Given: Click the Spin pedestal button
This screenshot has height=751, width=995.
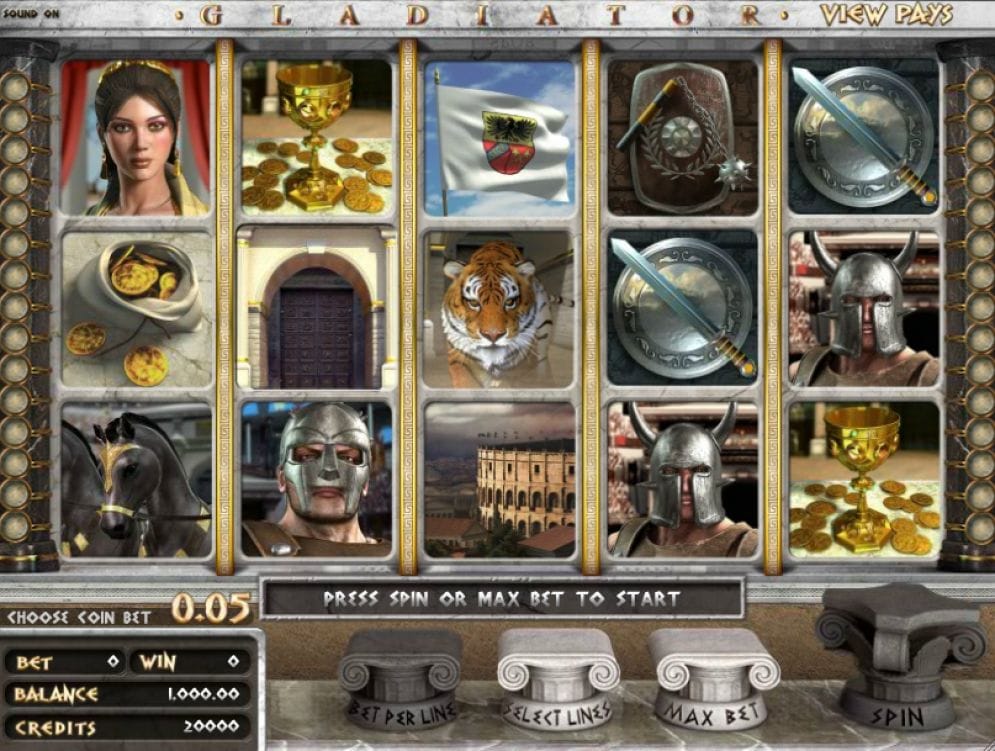Looking at the screenshot, I should tap(898, 660).
